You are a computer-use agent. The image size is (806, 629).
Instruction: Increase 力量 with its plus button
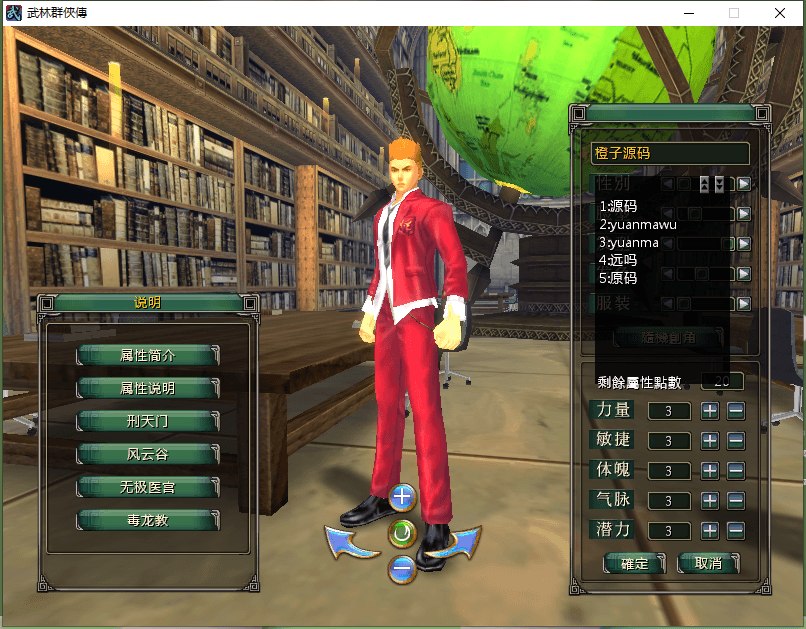click(710, 410)
